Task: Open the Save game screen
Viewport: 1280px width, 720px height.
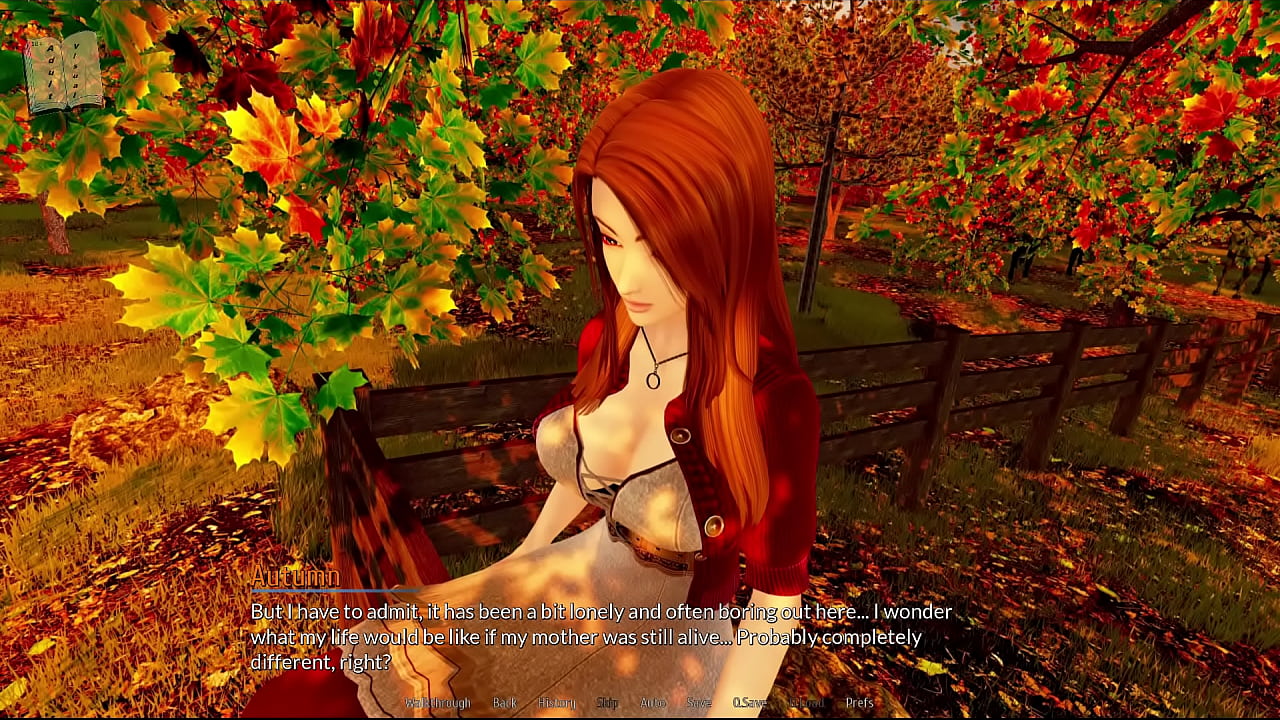Action: coord(699,703)
